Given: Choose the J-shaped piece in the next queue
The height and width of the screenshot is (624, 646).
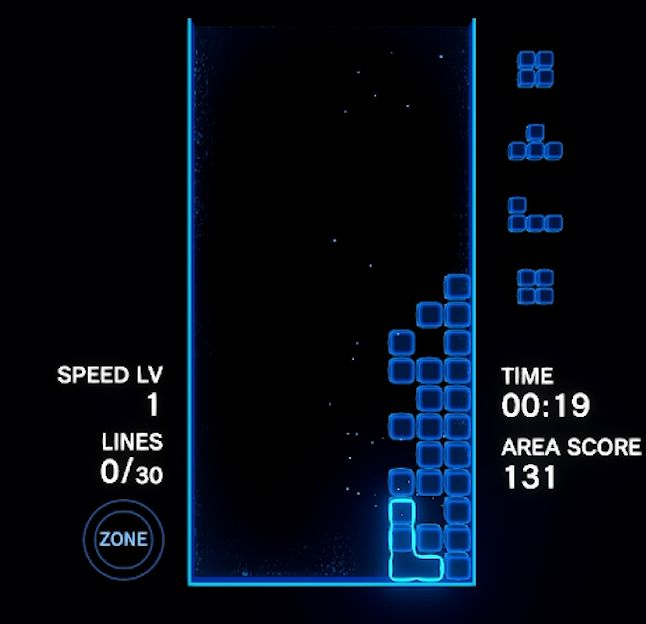Looking at the screenshot, I should click(534, 216).
